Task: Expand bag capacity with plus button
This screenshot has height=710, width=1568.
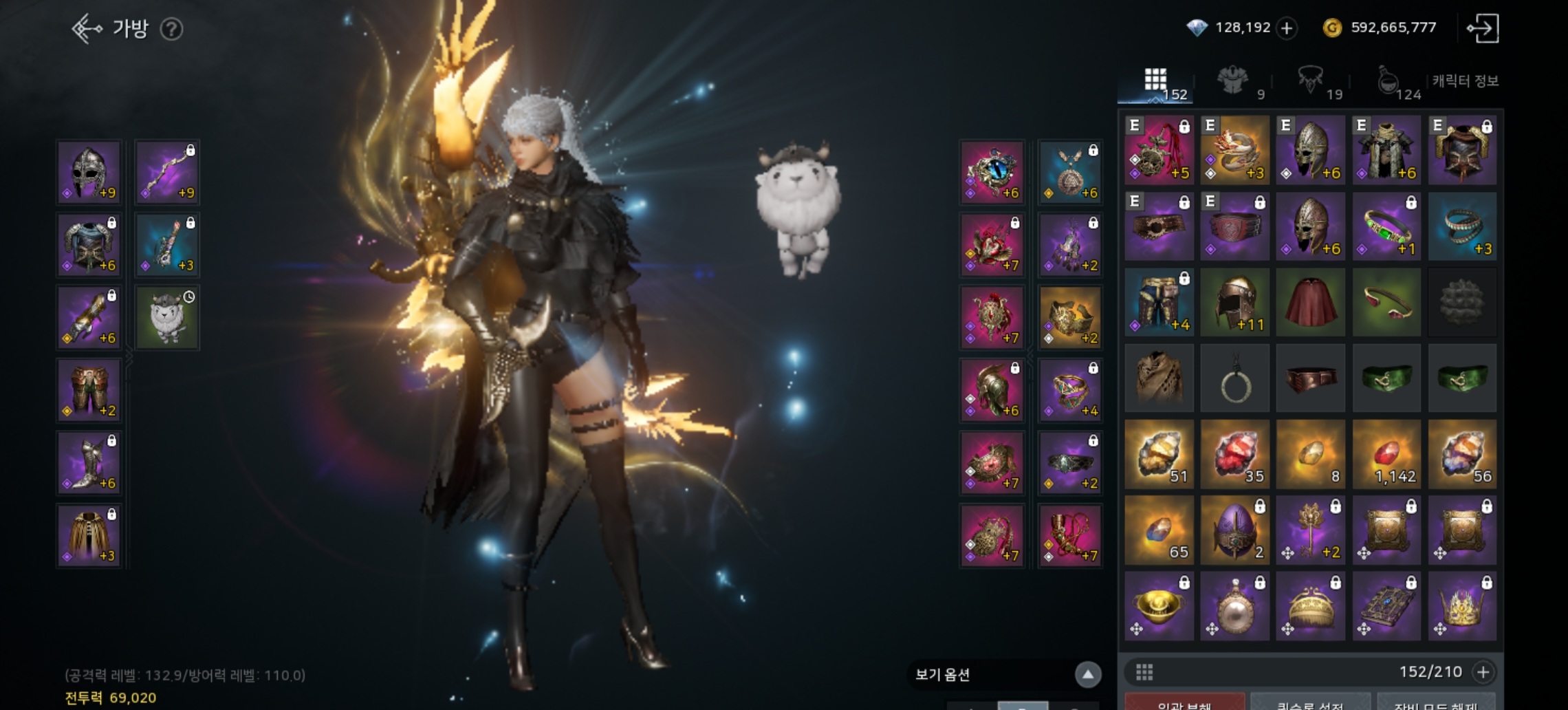Action: click(1483, 672)
